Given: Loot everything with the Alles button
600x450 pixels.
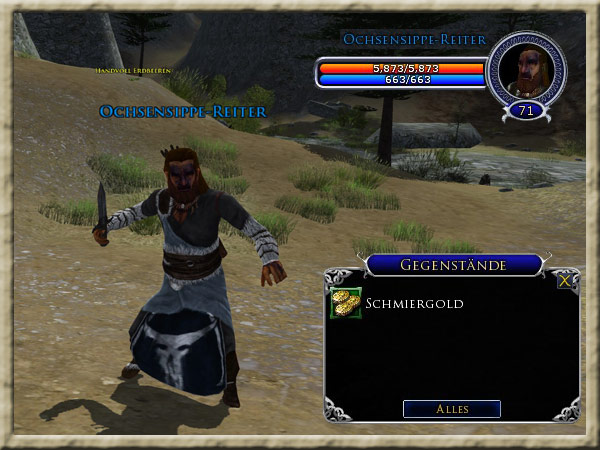Looking at the screenshot, I should coord(451,409).
